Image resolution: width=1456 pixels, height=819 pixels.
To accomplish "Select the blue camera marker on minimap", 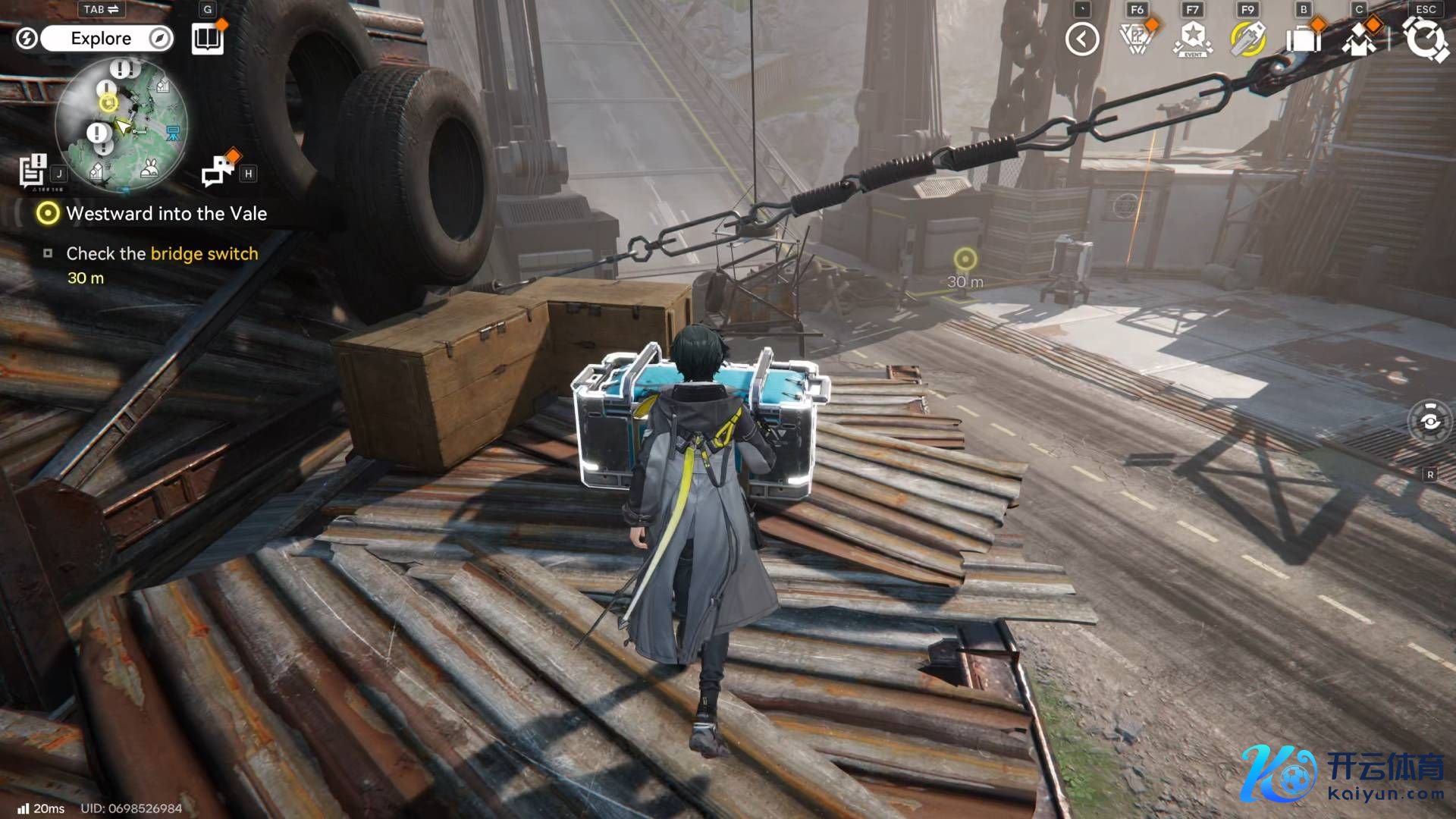I will click(173, 133).
